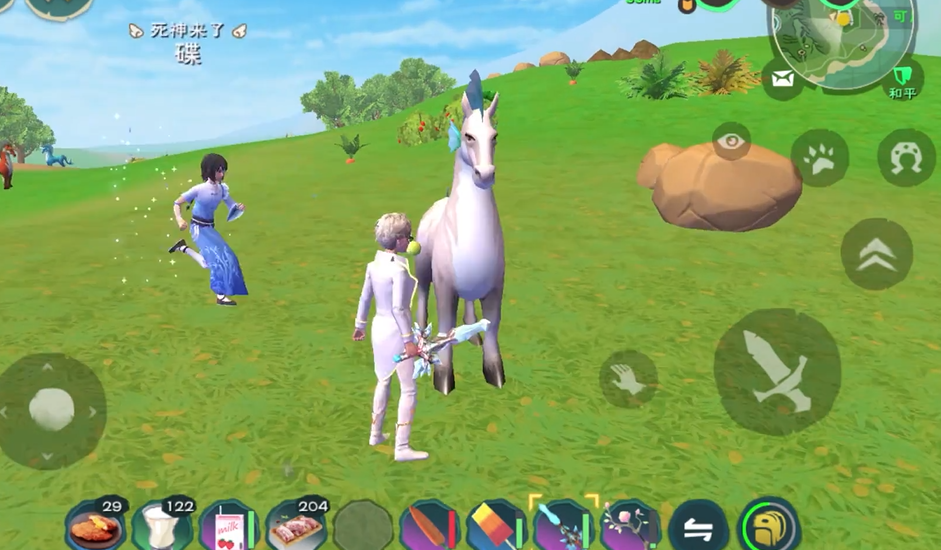This screenshot has height=550, width=941.
Task: Pick the brown wooden paddle hotbar slot
Action: [x=430, y=525]
